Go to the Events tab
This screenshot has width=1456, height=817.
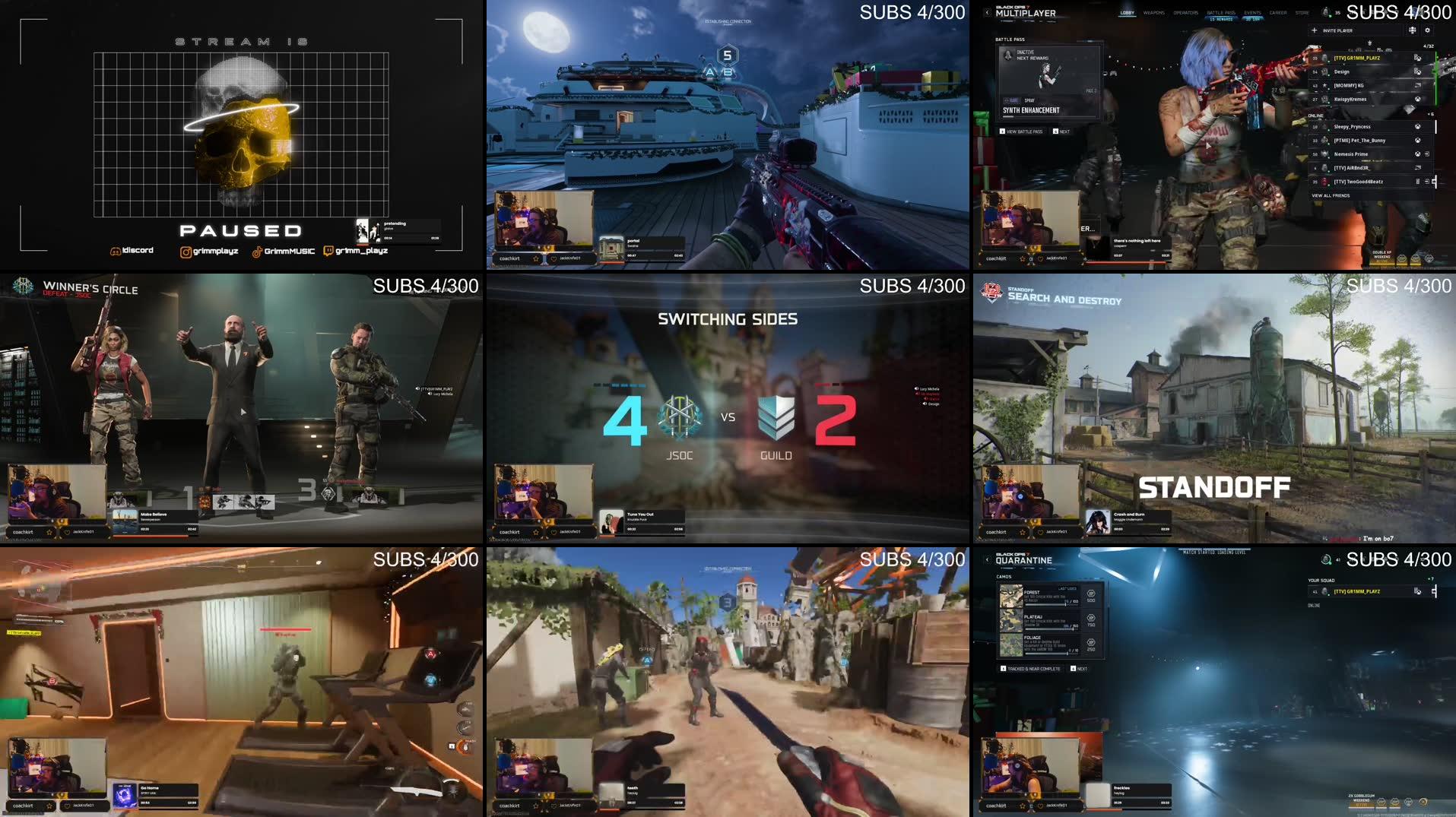(x=1252, y=13)
